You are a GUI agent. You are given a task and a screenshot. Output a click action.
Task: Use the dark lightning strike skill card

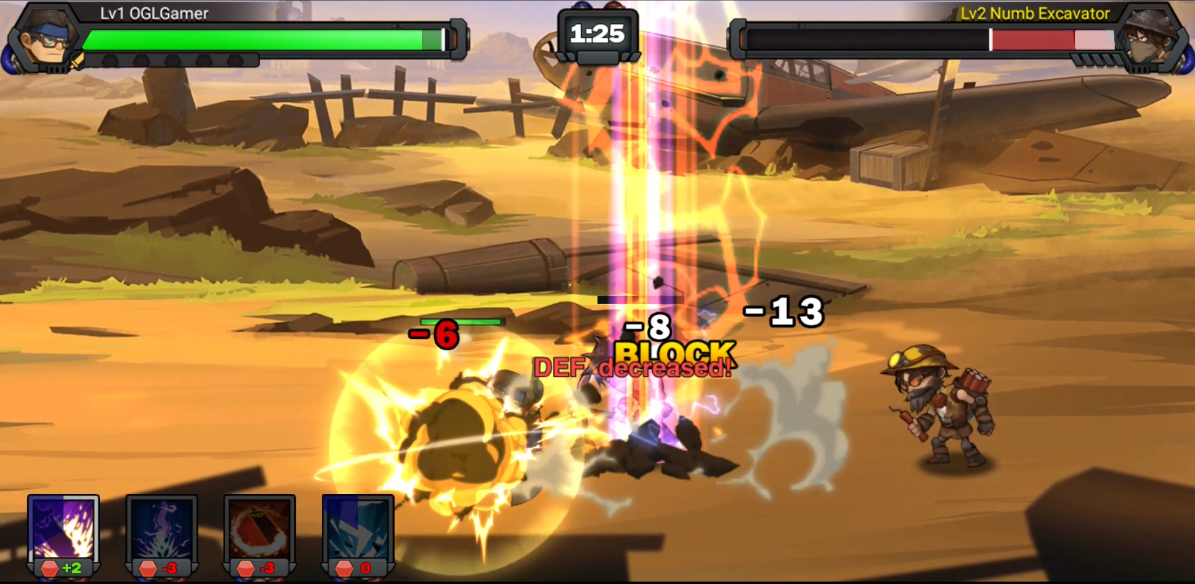(161, 530)
